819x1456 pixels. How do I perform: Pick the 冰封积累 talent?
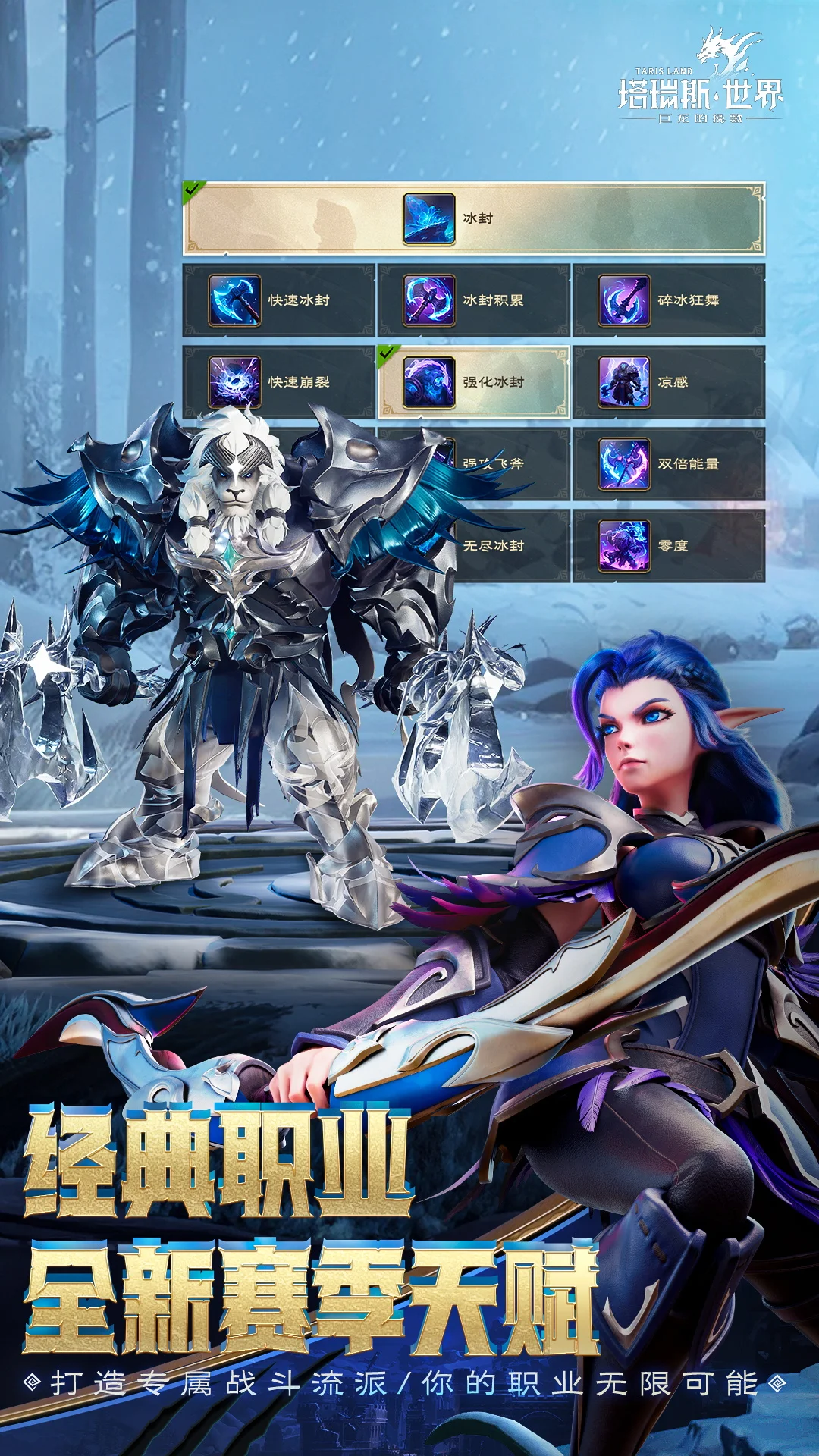tap(473, 300)
